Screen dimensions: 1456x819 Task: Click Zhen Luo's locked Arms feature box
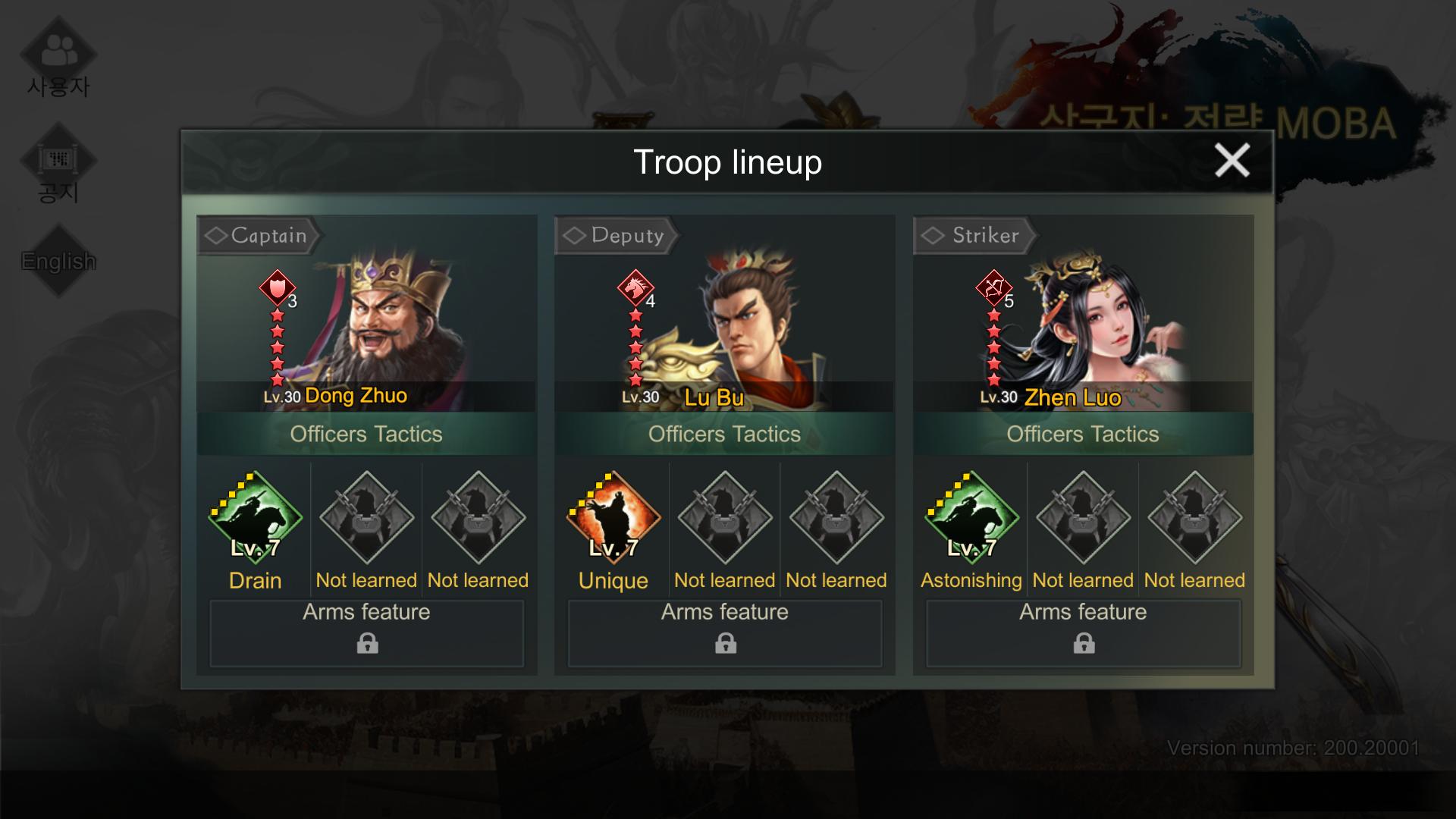tap(1083, 633)
